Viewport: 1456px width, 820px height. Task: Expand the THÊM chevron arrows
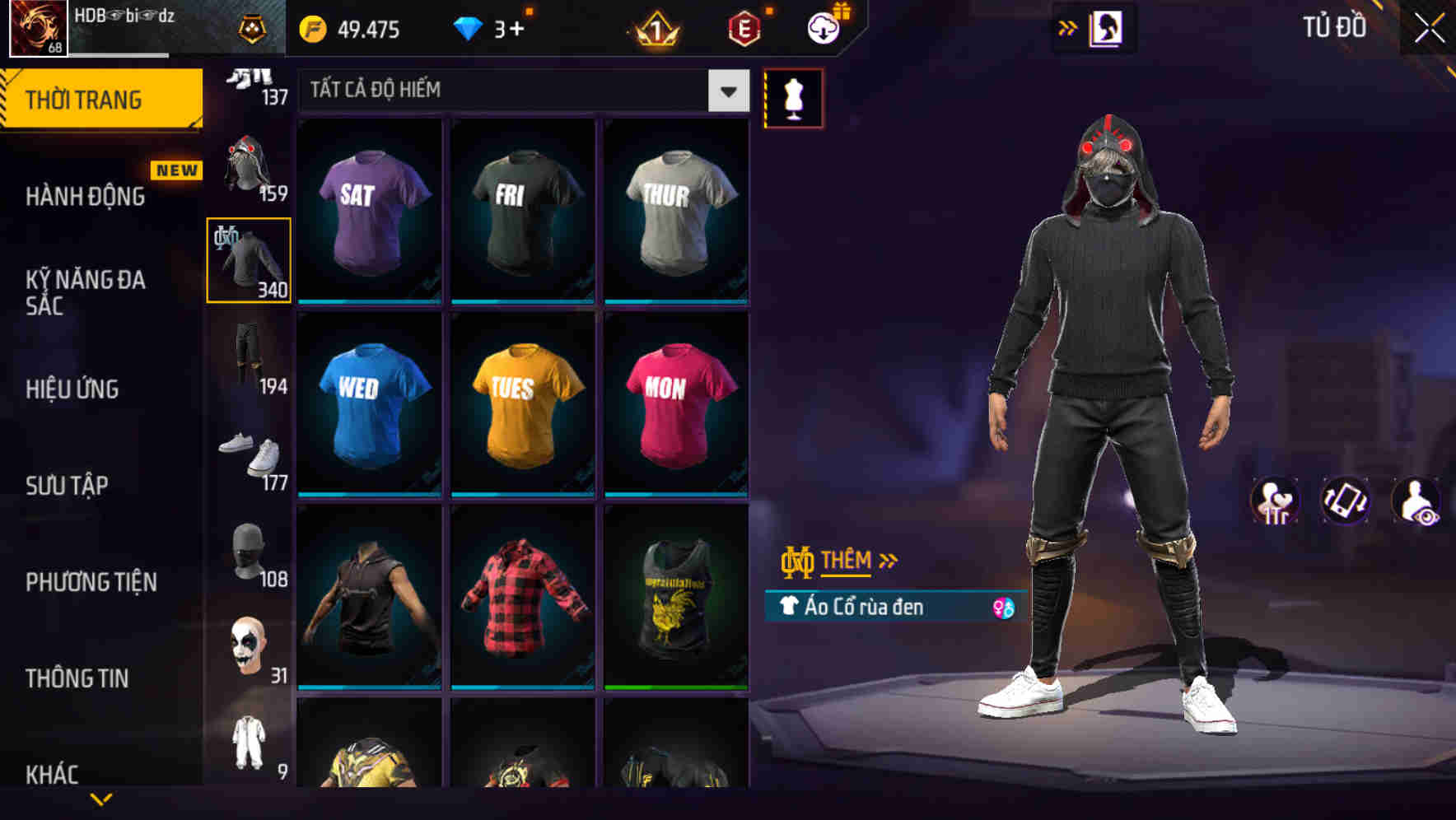pos(886,560)
